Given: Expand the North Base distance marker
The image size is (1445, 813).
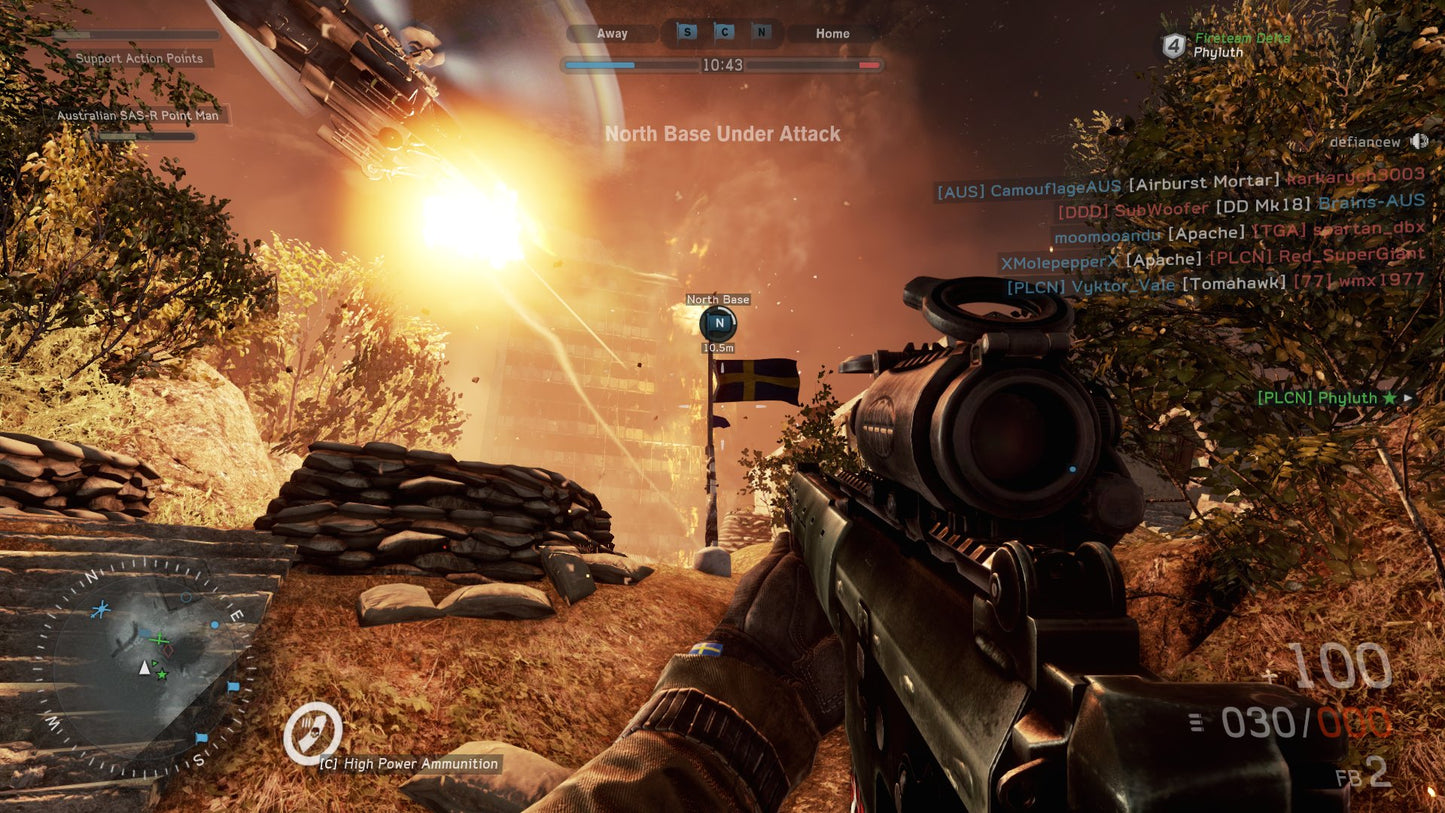Looking at the screenshot, I should tap(718, 347).
